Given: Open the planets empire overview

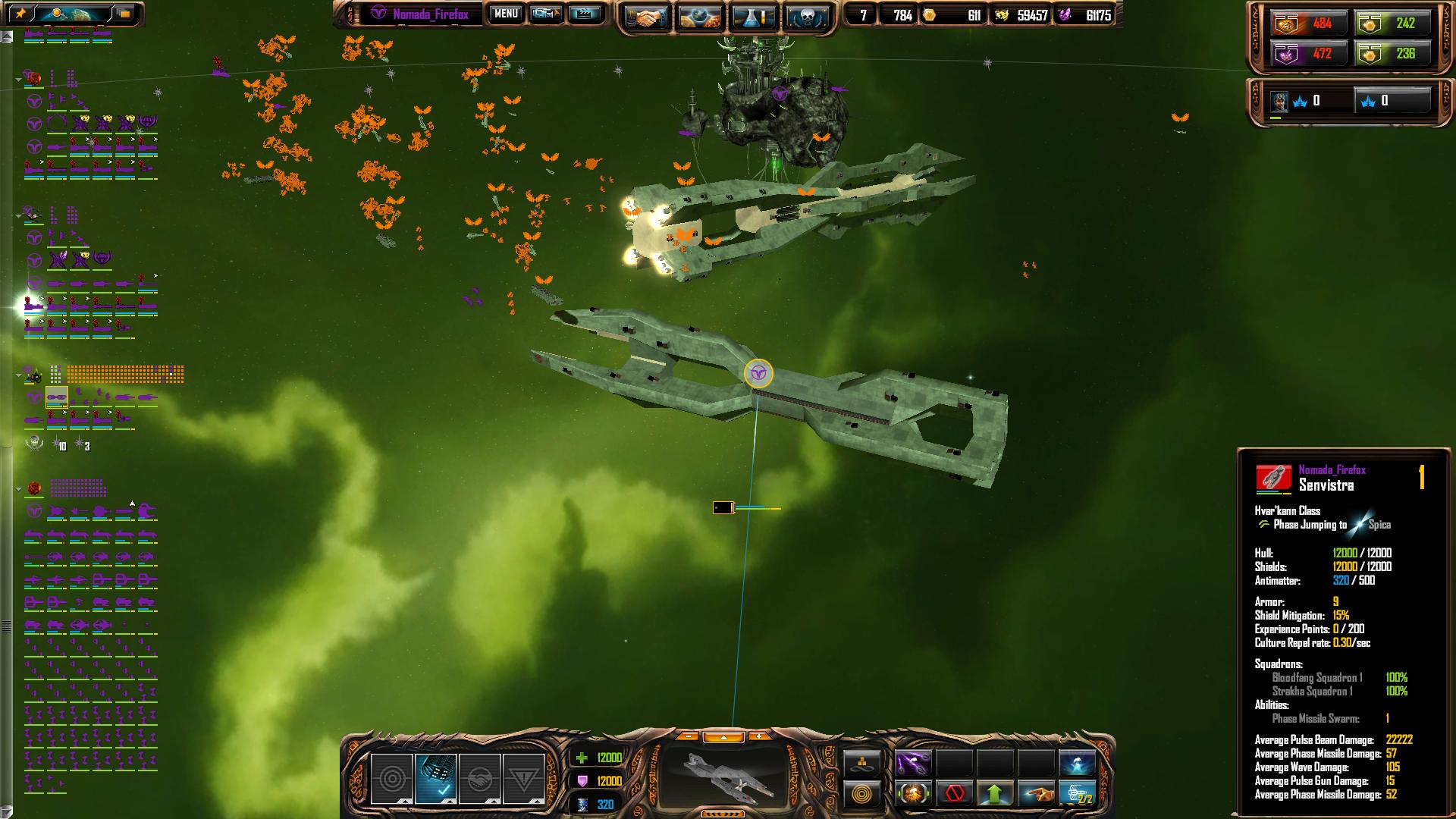Looking at the screenshot, I should pos(700,17).
